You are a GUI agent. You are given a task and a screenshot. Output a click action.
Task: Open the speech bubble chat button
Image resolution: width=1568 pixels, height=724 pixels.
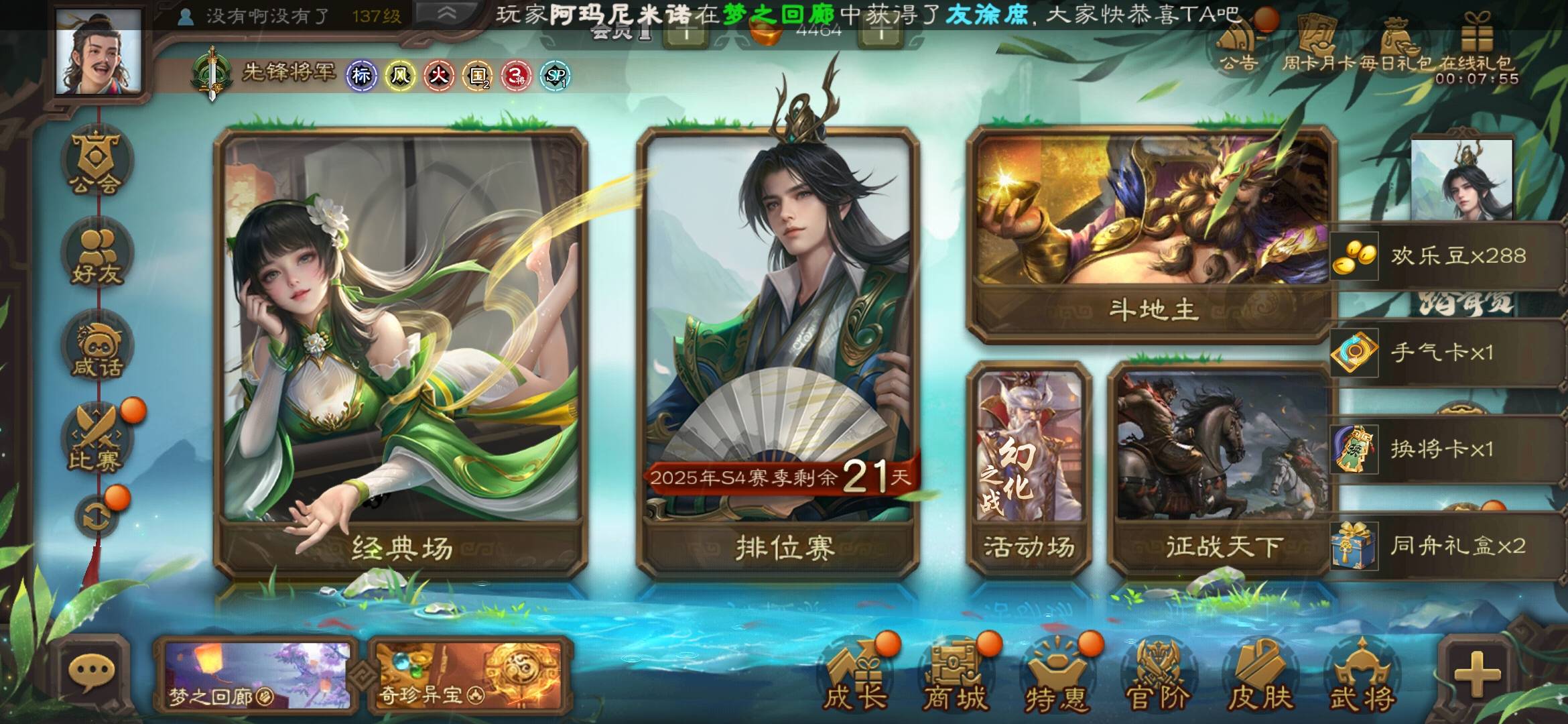pos(91,672)
